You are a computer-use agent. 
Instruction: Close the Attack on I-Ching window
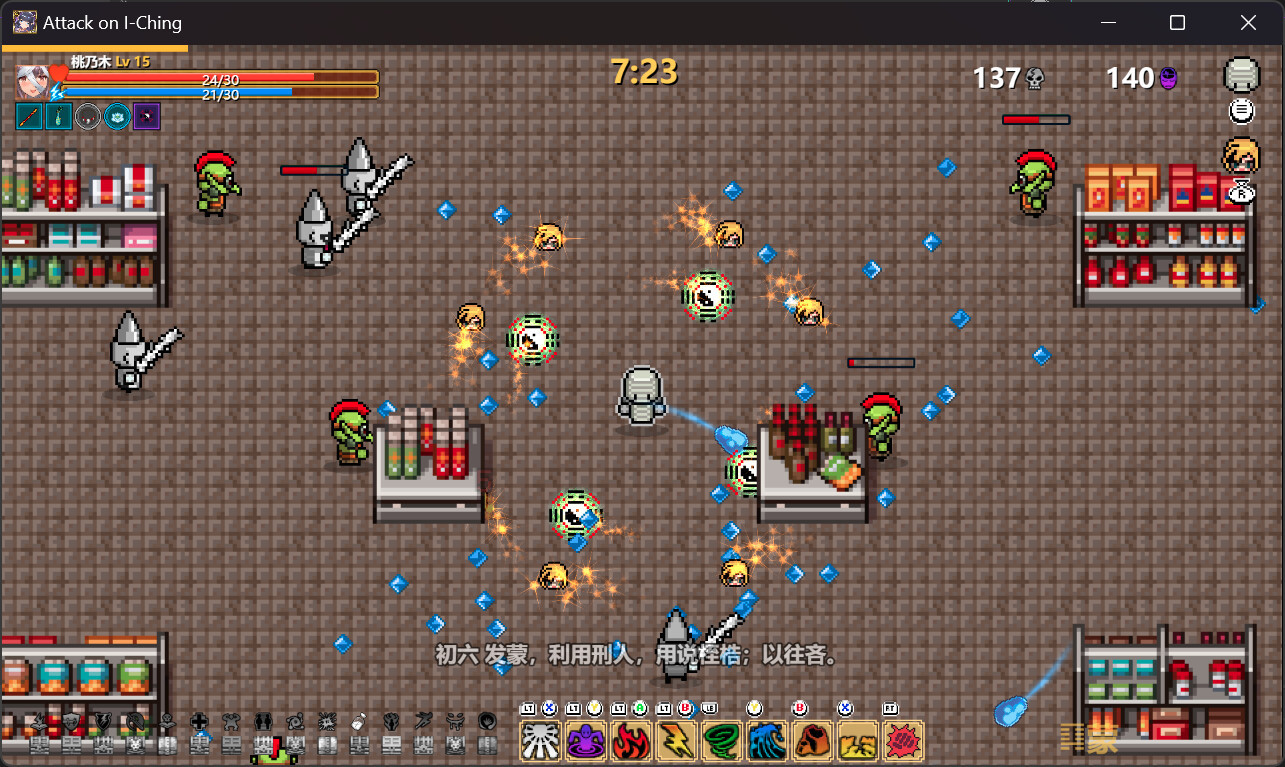(1248, 22)
